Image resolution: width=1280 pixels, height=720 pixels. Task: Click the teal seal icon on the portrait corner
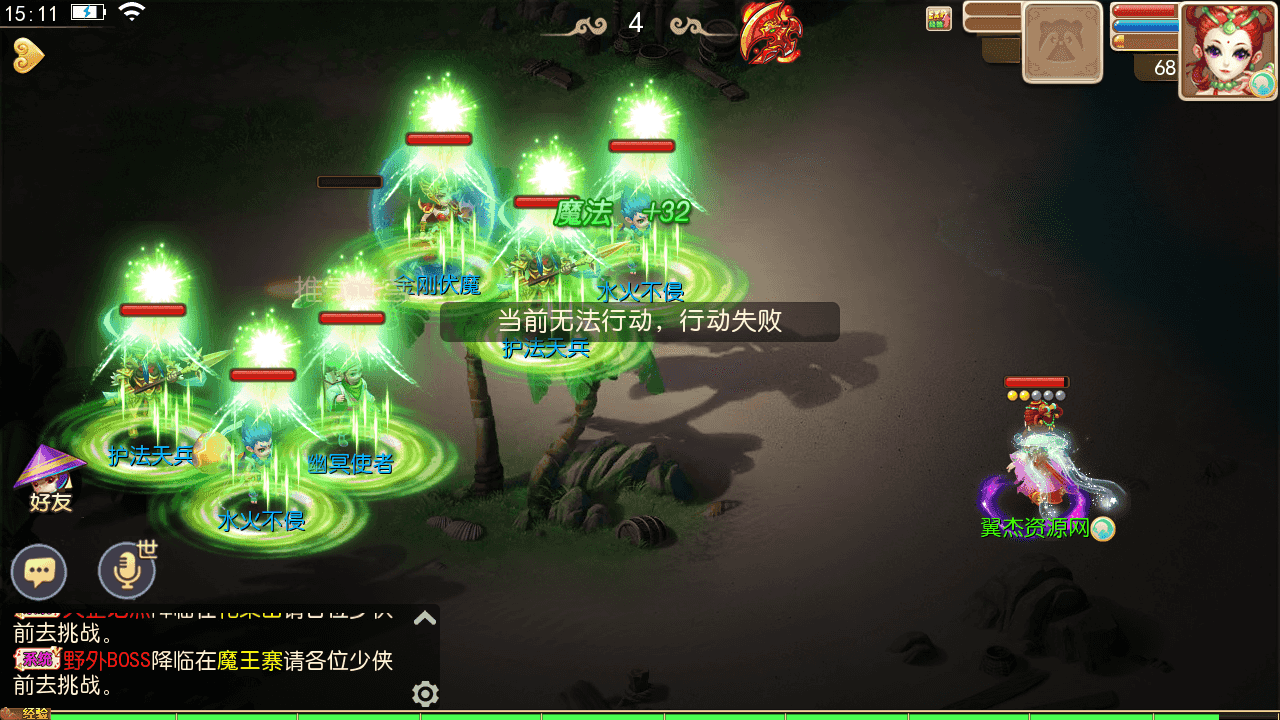pyautogui.click(x=1260, y=85)
